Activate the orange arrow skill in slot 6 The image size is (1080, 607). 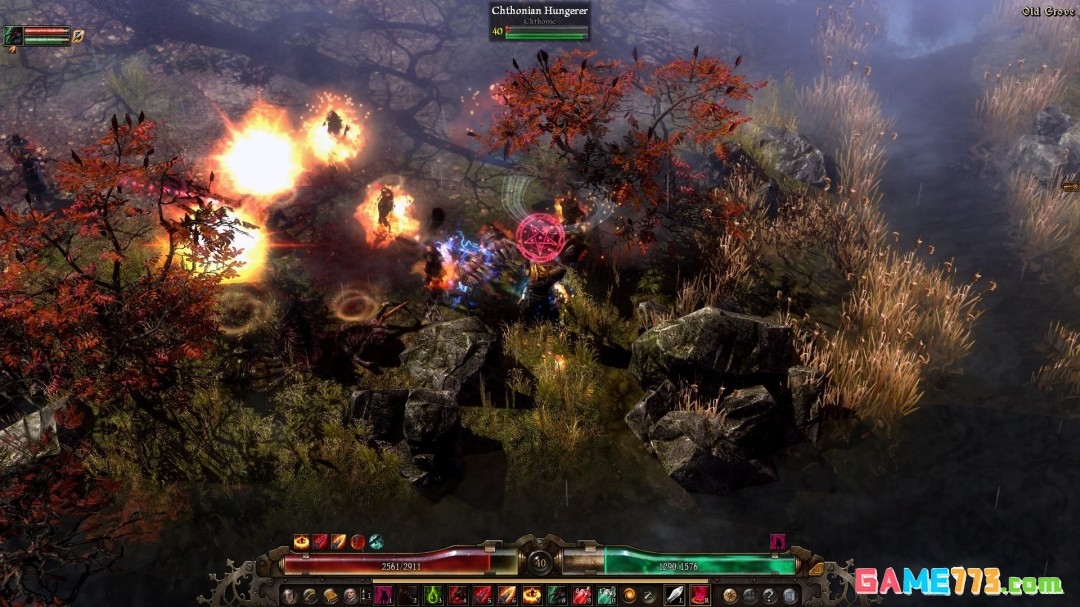click(x=507, y=596)
